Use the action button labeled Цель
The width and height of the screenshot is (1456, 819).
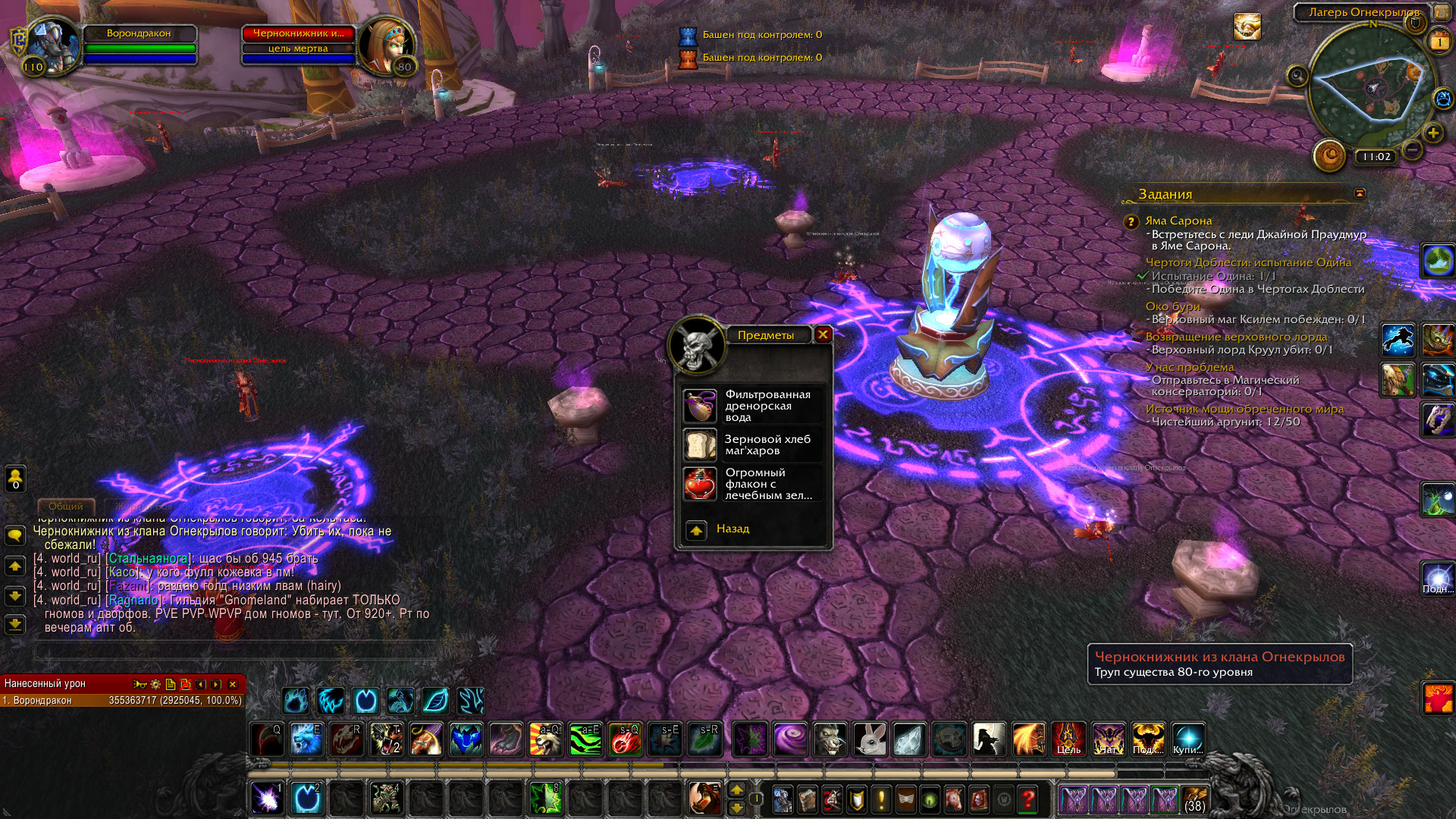tap(1068, 739)
